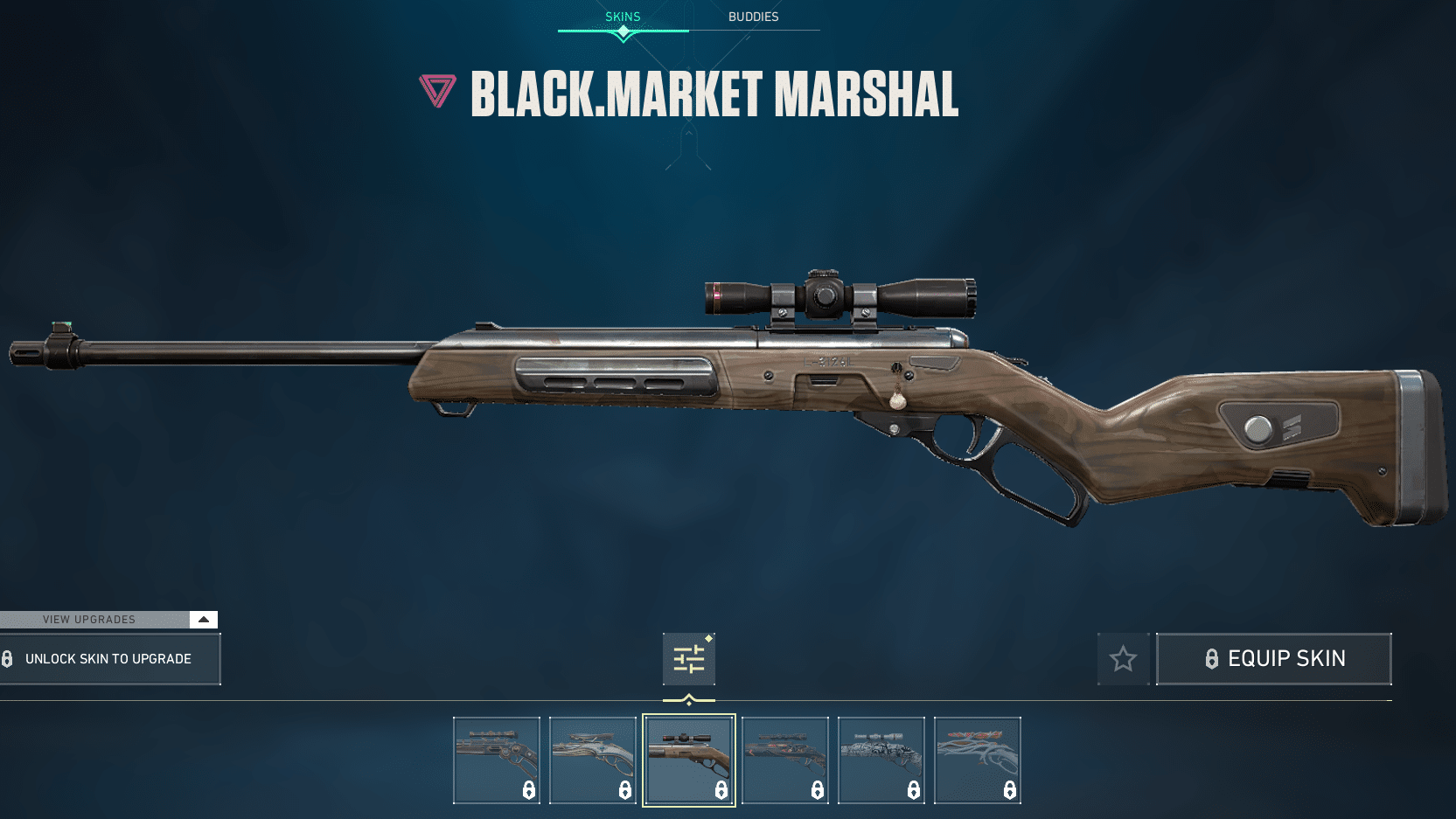The width and height of the screenshot is (1456, 819).
Task: Switch to the Buddies tab
Action: 753,17
